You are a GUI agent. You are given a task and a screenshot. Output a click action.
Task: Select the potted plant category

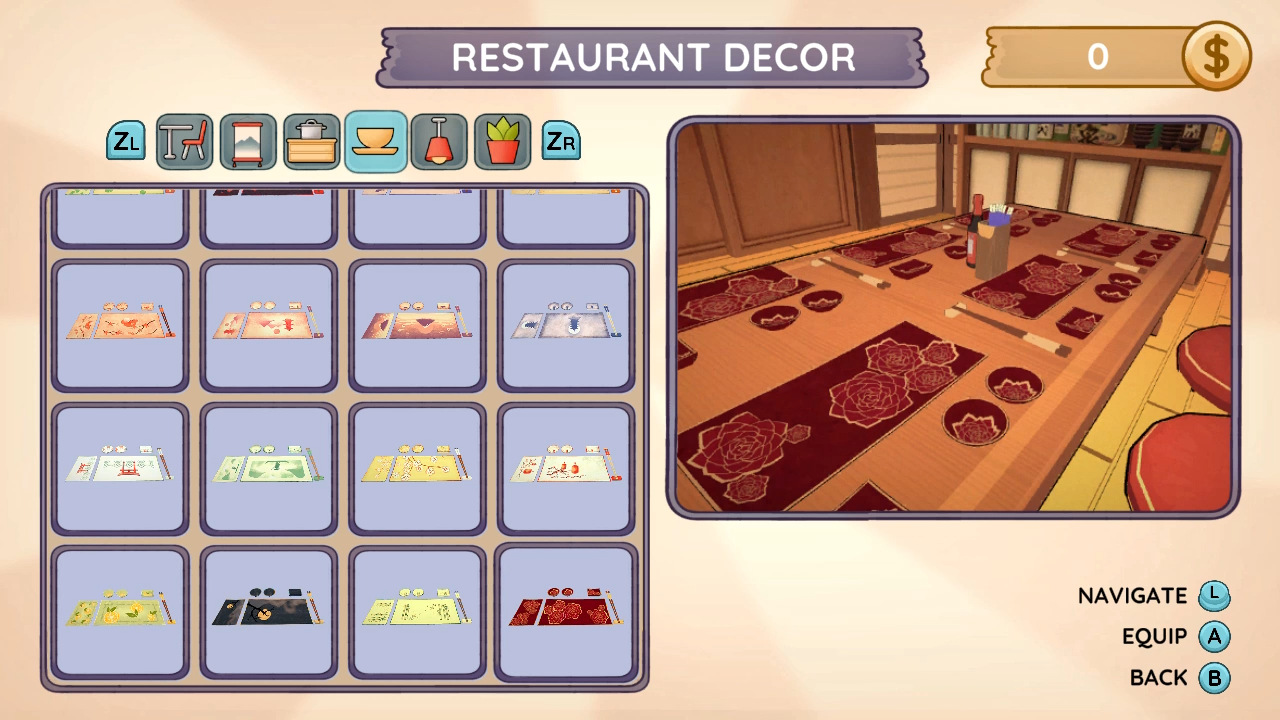point(502,141)
